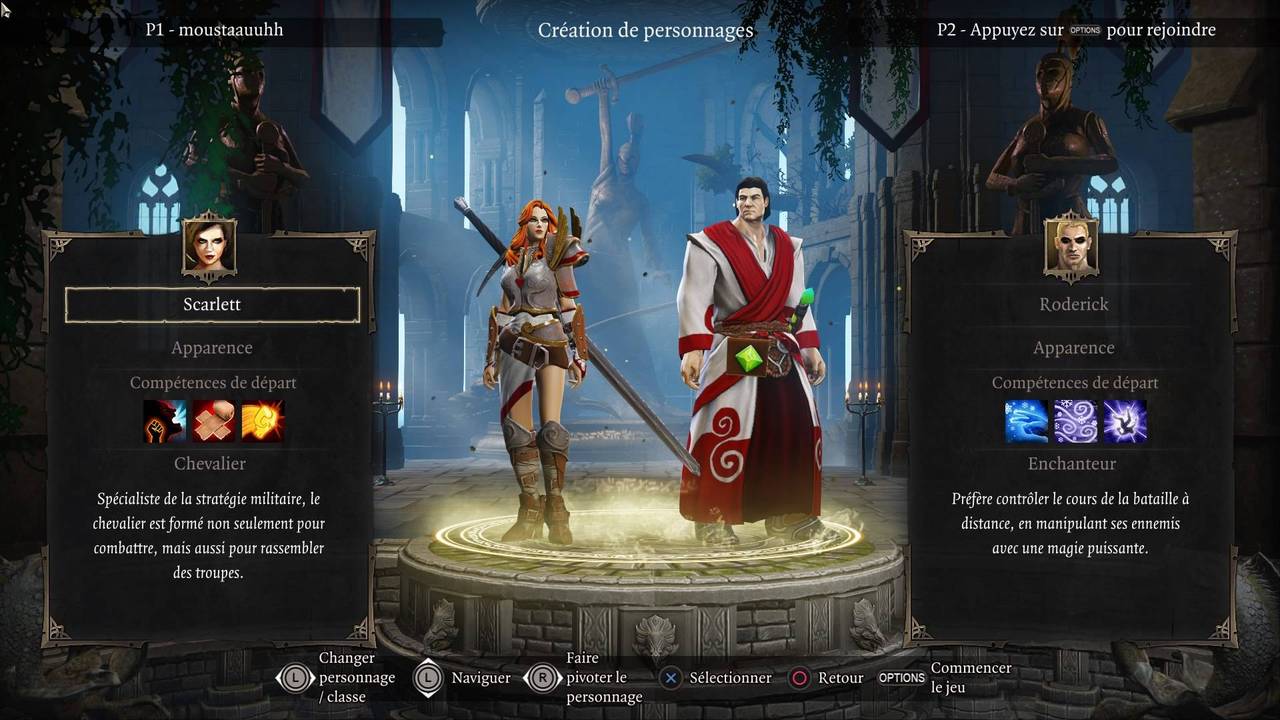
Task: Choose the Chevalier class label
Action: click(210, 464)
